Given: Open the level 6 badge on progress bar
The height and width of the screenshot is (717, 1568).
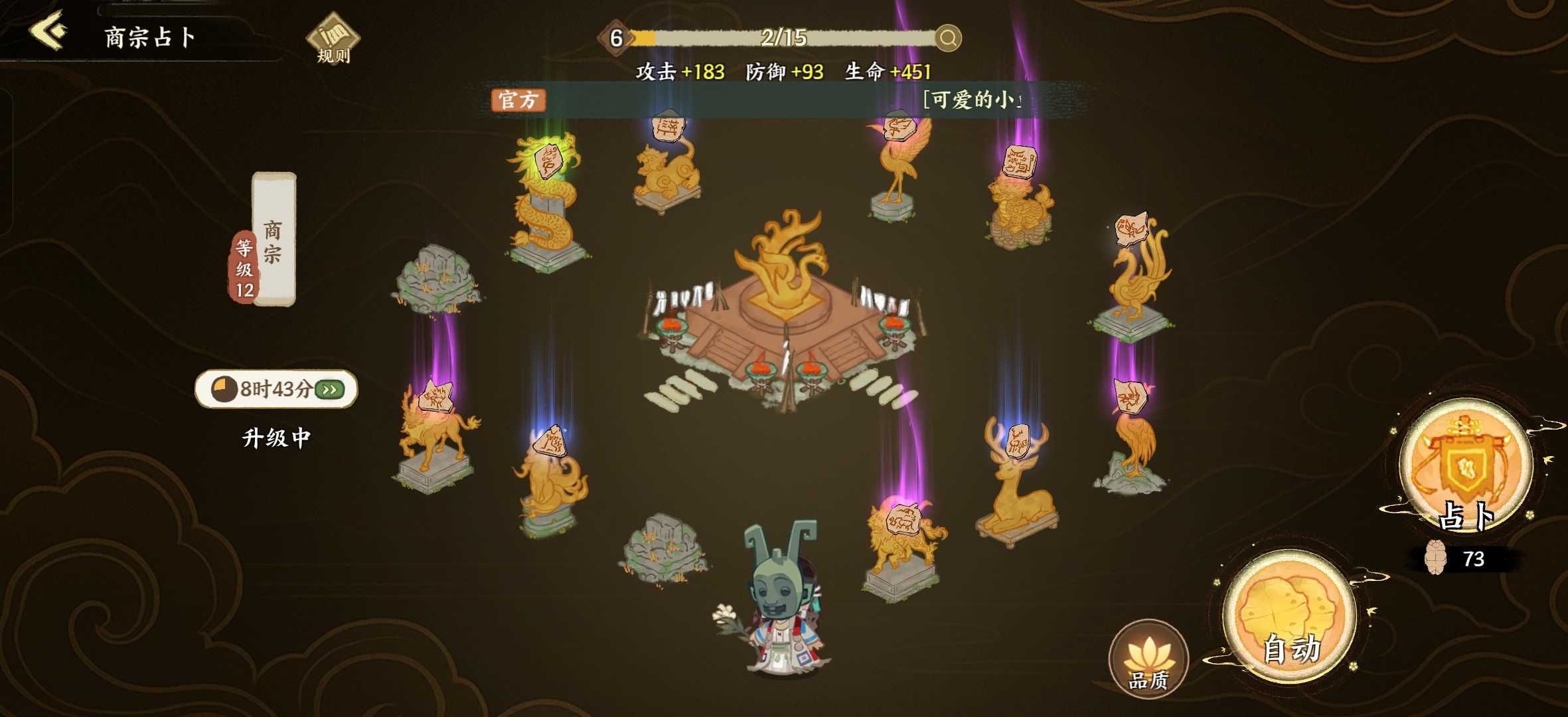Looking at the screenshot, I should pos(617,39).
